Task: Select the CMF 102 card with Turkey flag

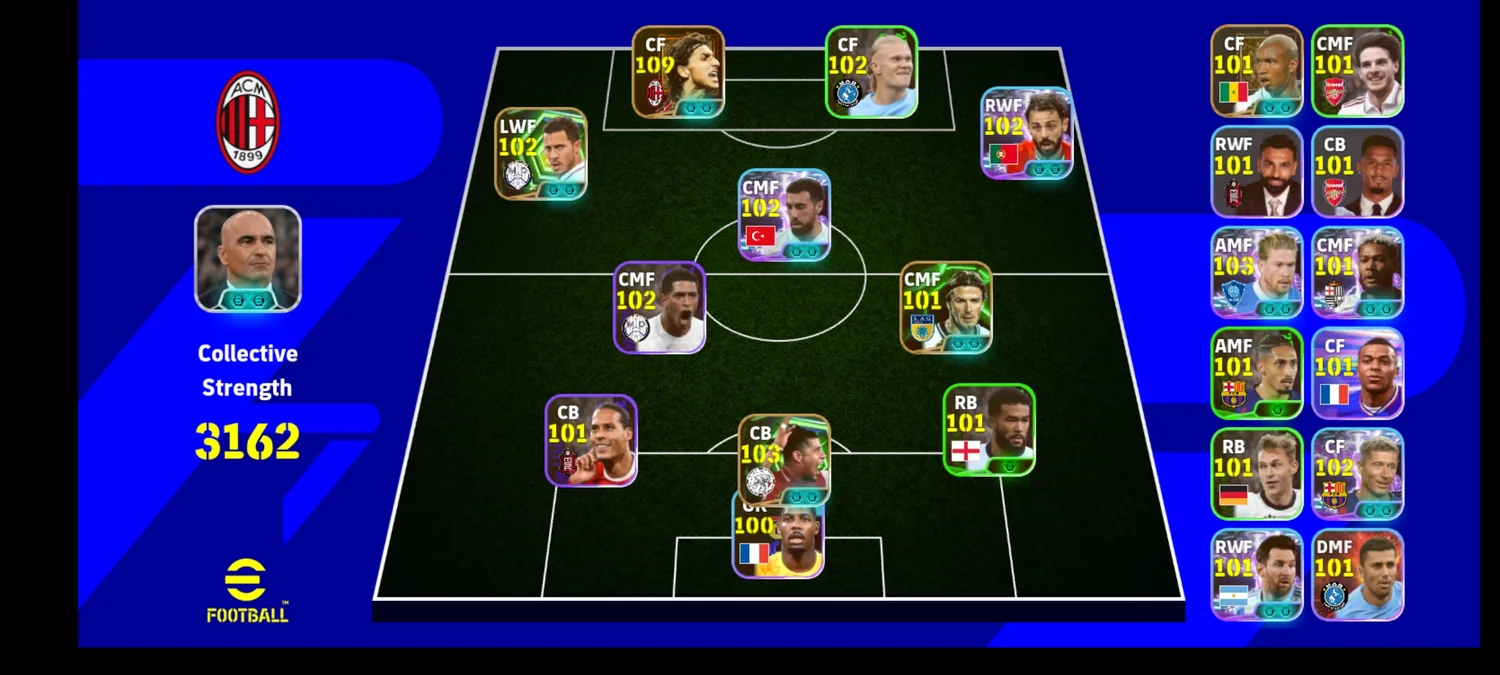Action: (784, 215)
